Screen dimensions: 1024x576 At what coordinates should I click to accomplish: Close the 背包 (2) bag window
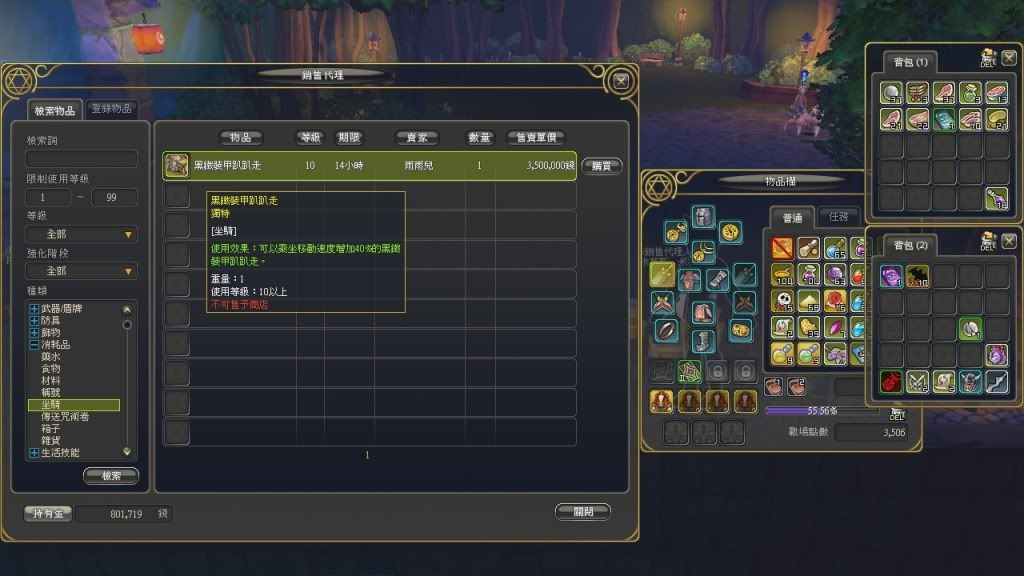(1008, 241)
